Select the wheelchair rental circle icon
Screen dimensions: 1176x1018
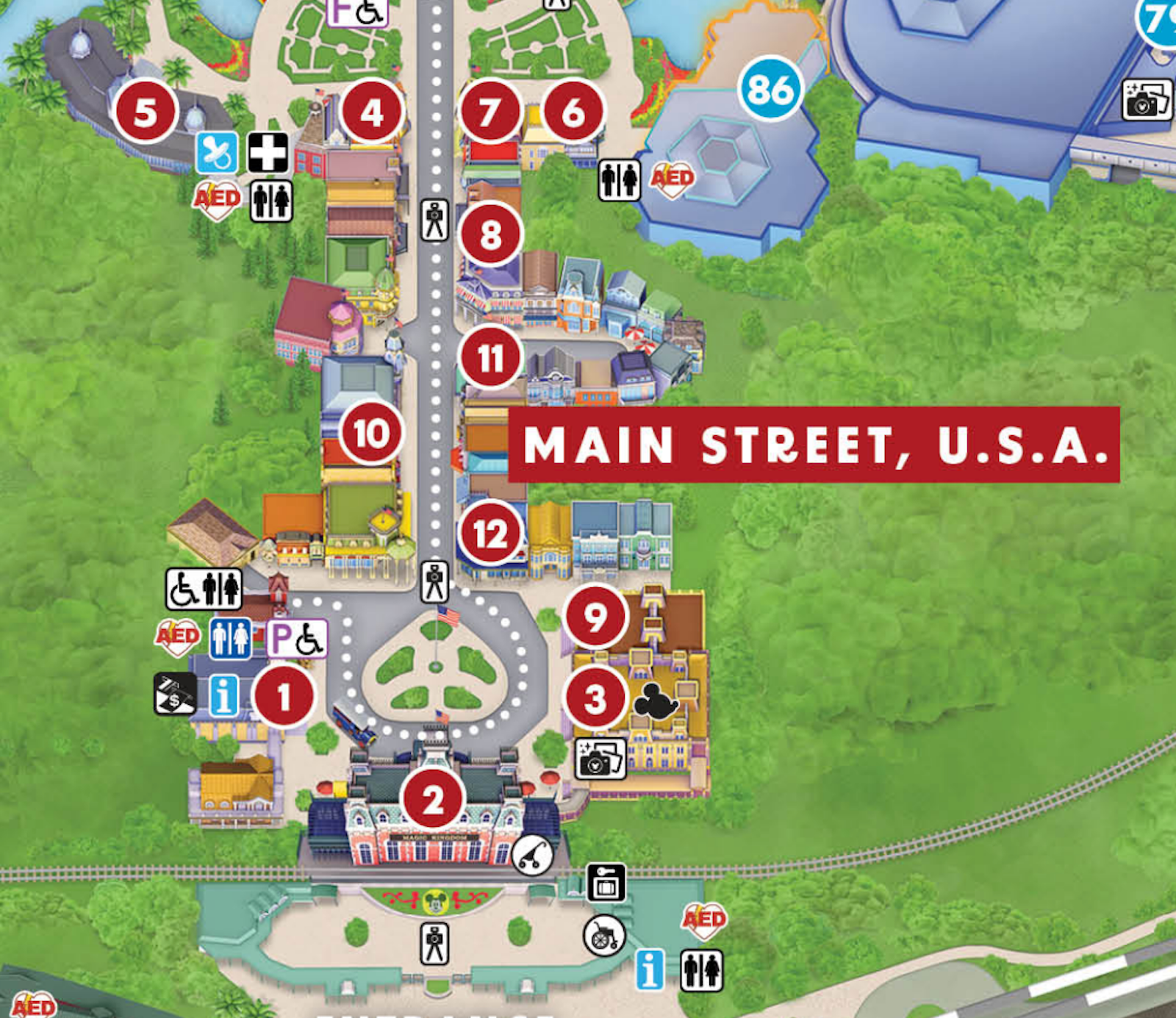coord(604,936)
